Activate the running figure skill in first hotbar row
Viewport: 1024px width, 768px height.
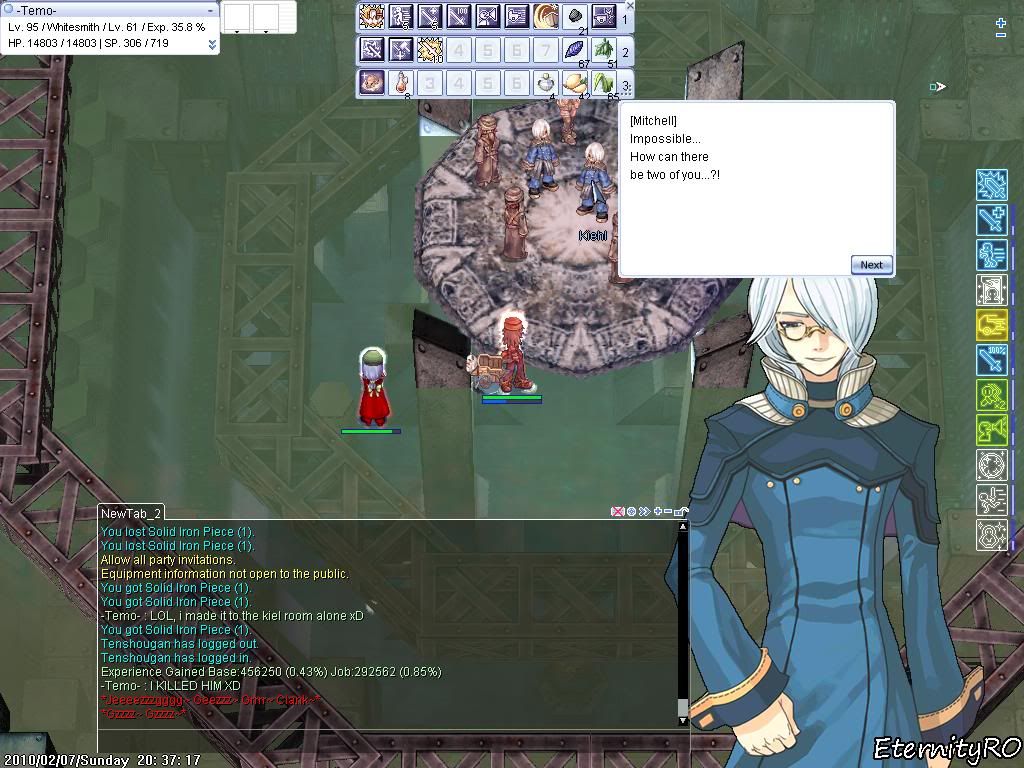coord(401,17)
